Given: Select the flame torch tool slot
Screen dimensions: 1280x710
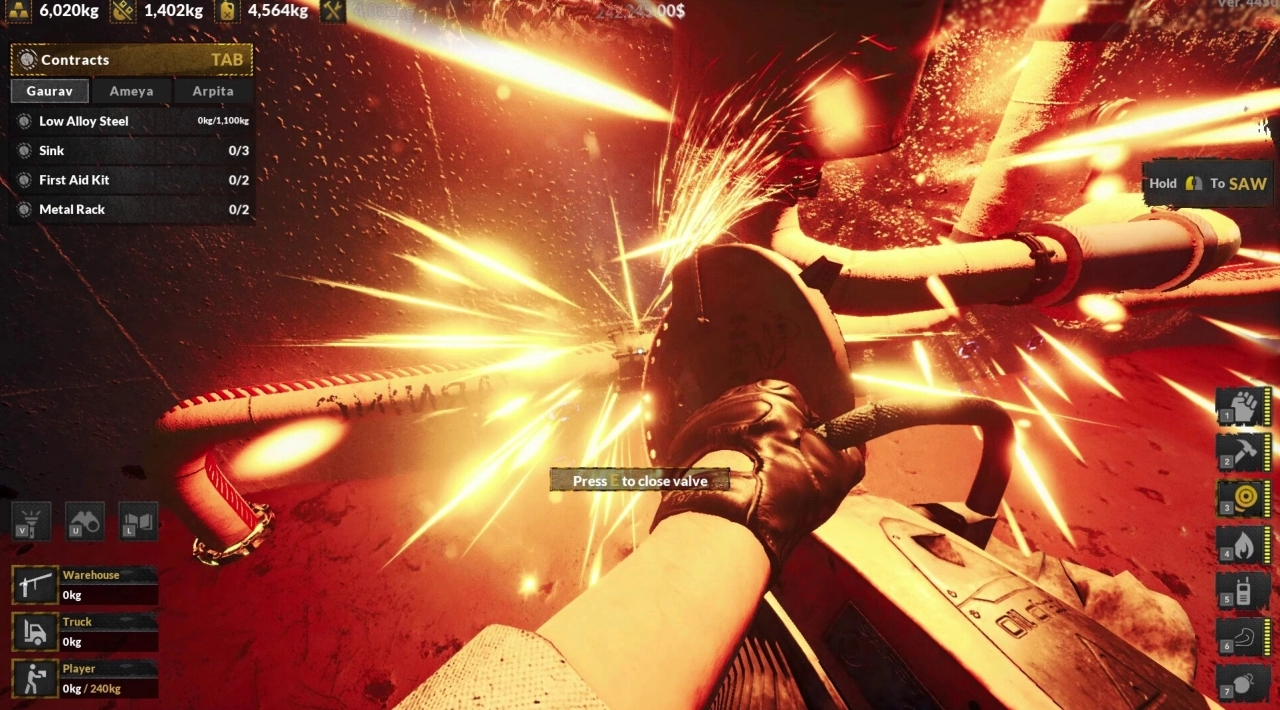Looking at the screenshot, I should click(1243, 544).
